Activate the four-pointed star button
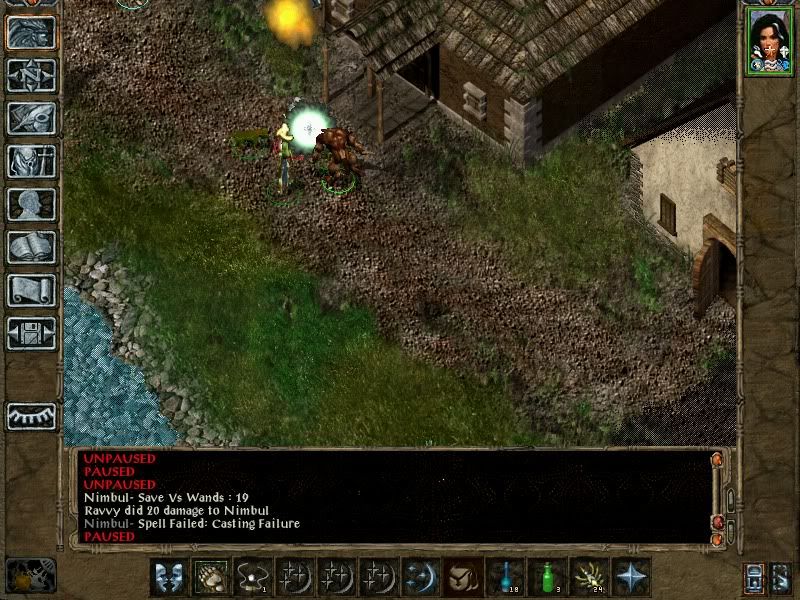800x600 pixels. (631, 577)
